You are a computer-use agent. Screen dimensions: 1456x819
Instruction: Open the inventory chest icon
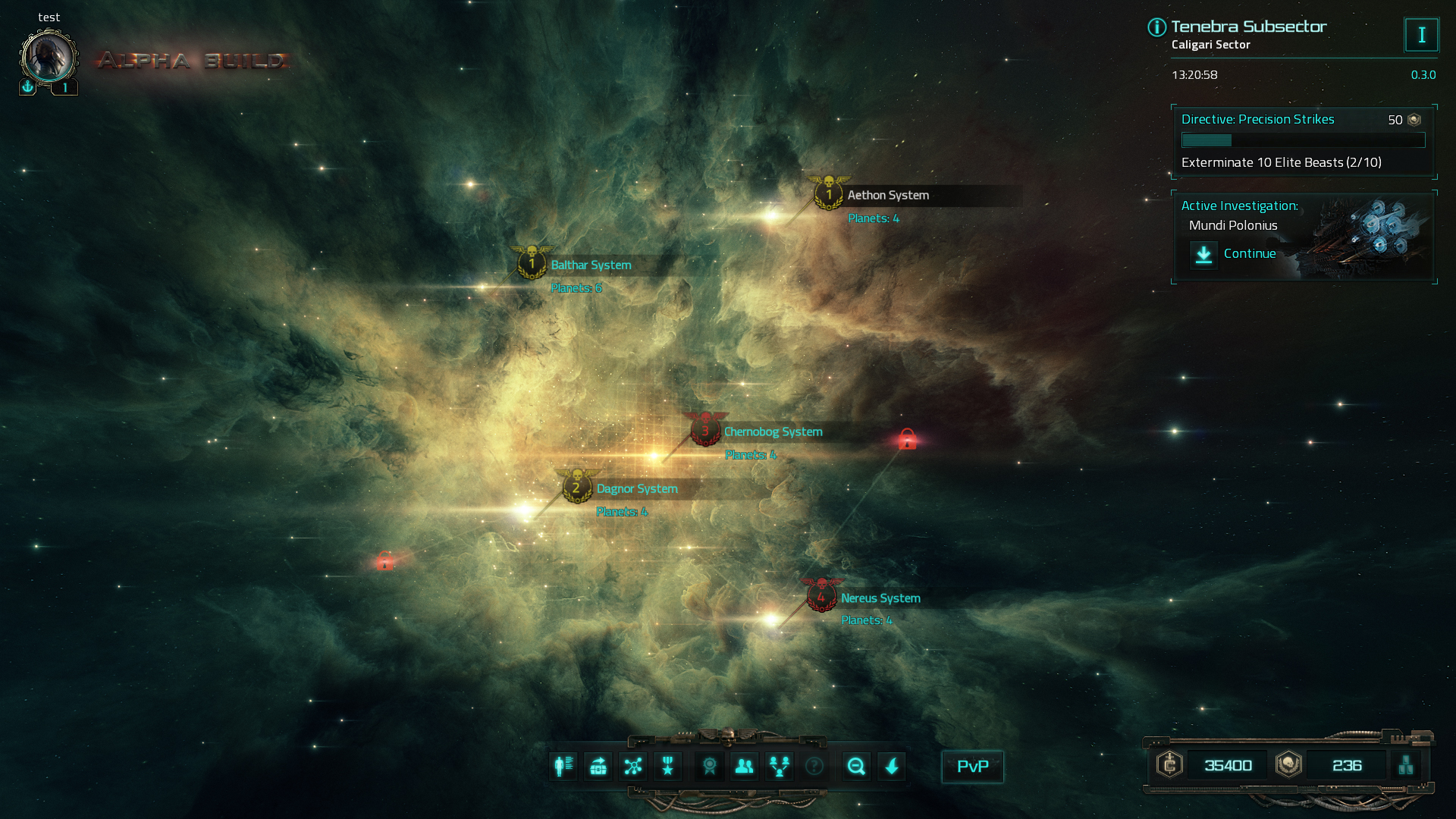(x=598, y=767)
